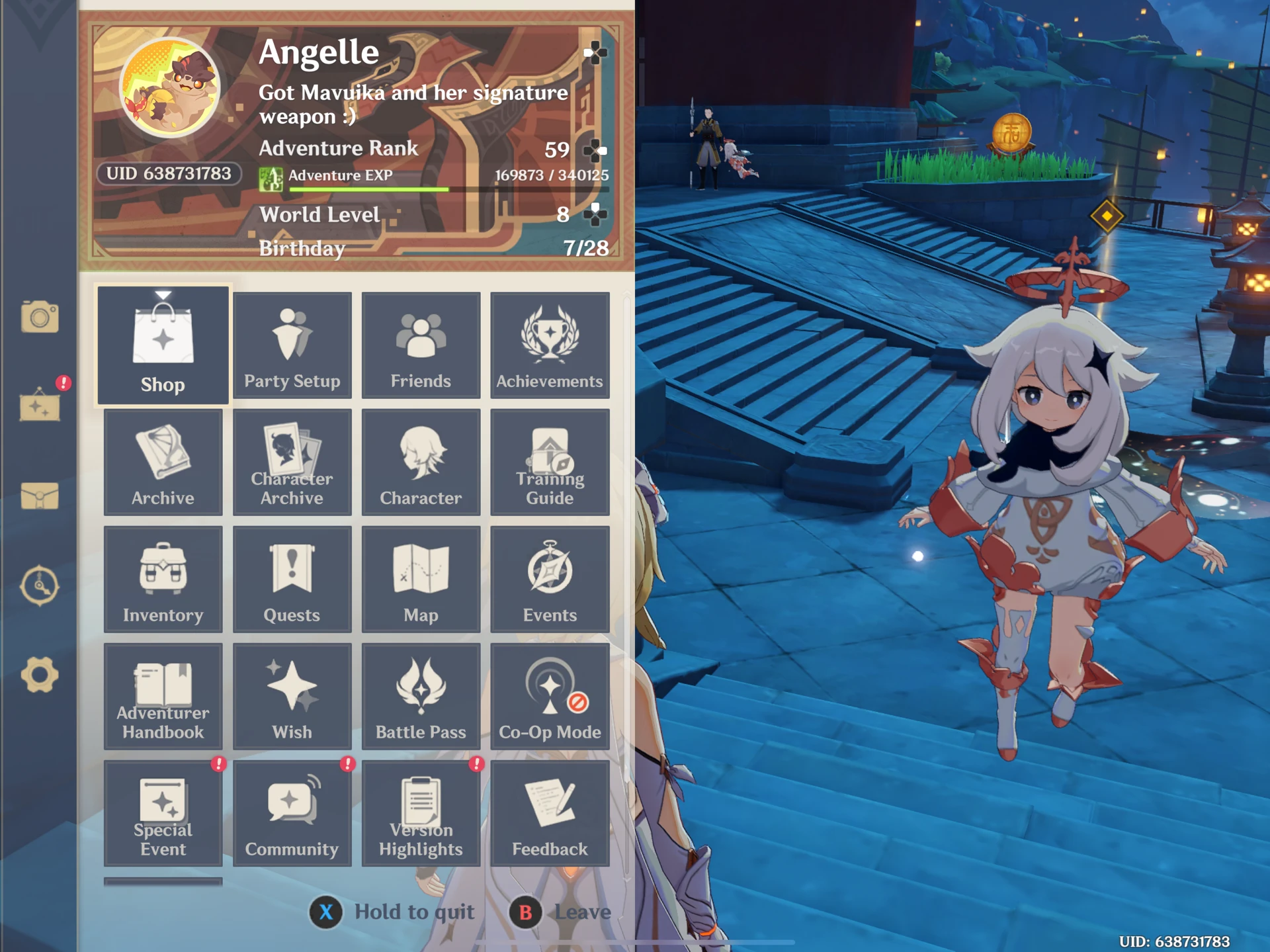Open disabled Co-Op Mode

pos(550,695)
